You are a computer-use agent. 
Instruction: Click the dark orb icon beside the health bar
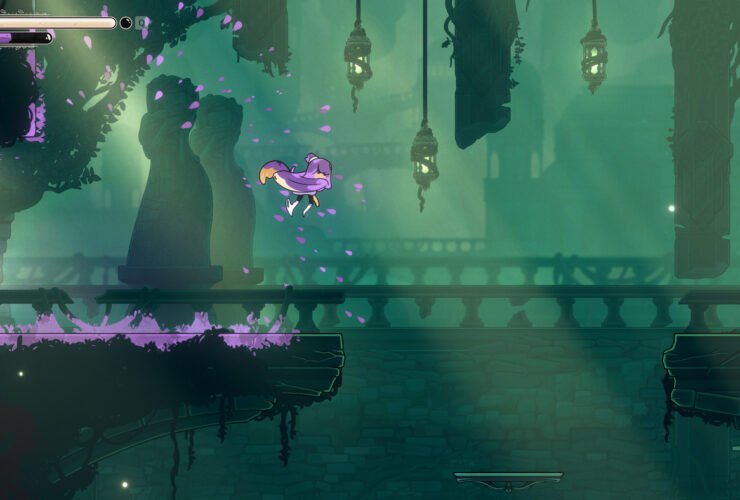(x=126, y=22)
